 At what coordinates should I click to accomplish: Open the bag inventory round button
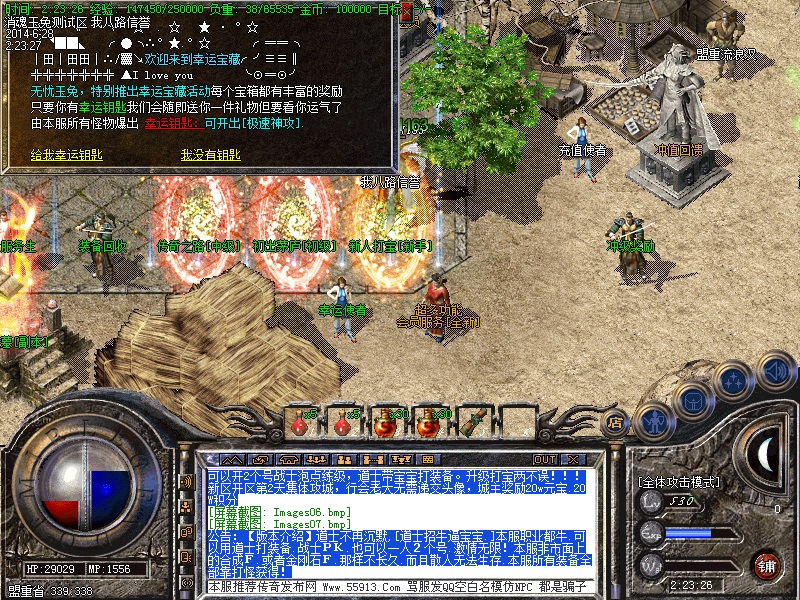click(x=693, y=401)
